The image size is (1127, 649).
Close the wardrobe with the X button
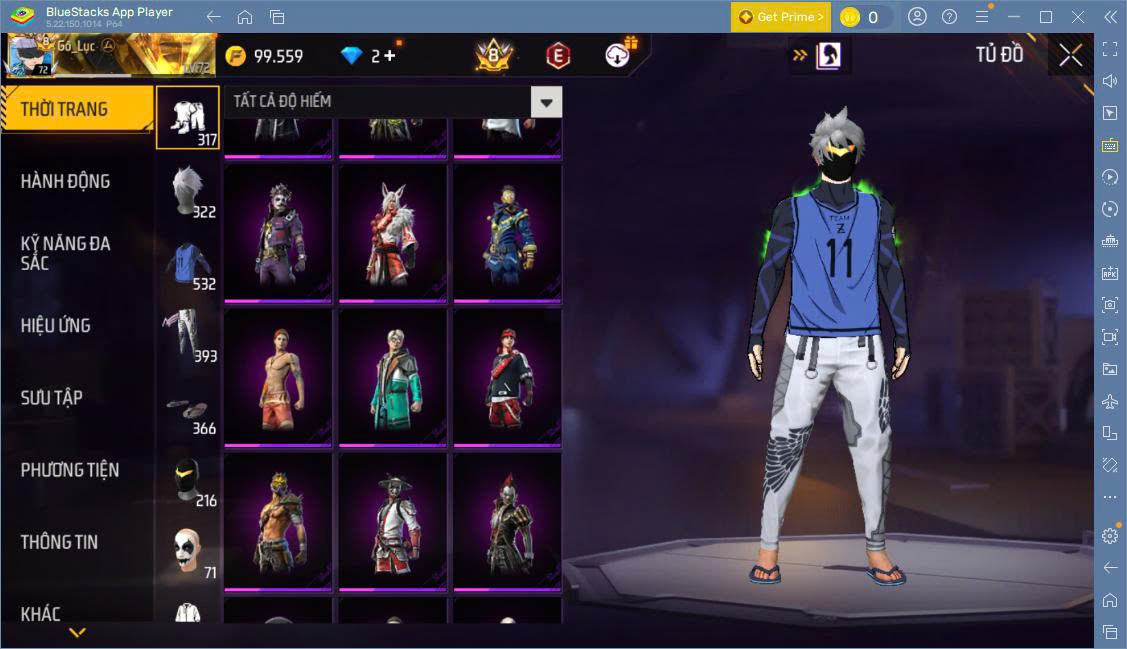point(1070,56)
